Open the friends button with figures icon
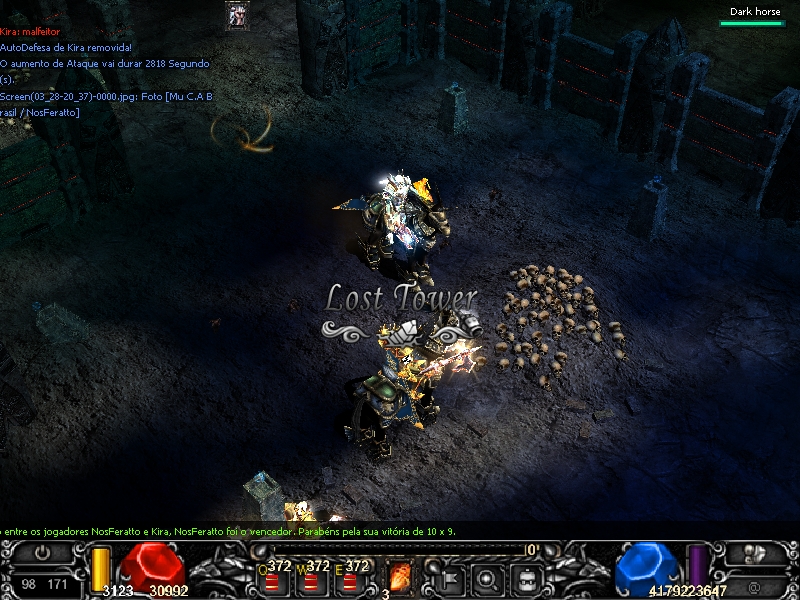Image resolution: width=800 pixels, height=600 pixels. point(755,553)
